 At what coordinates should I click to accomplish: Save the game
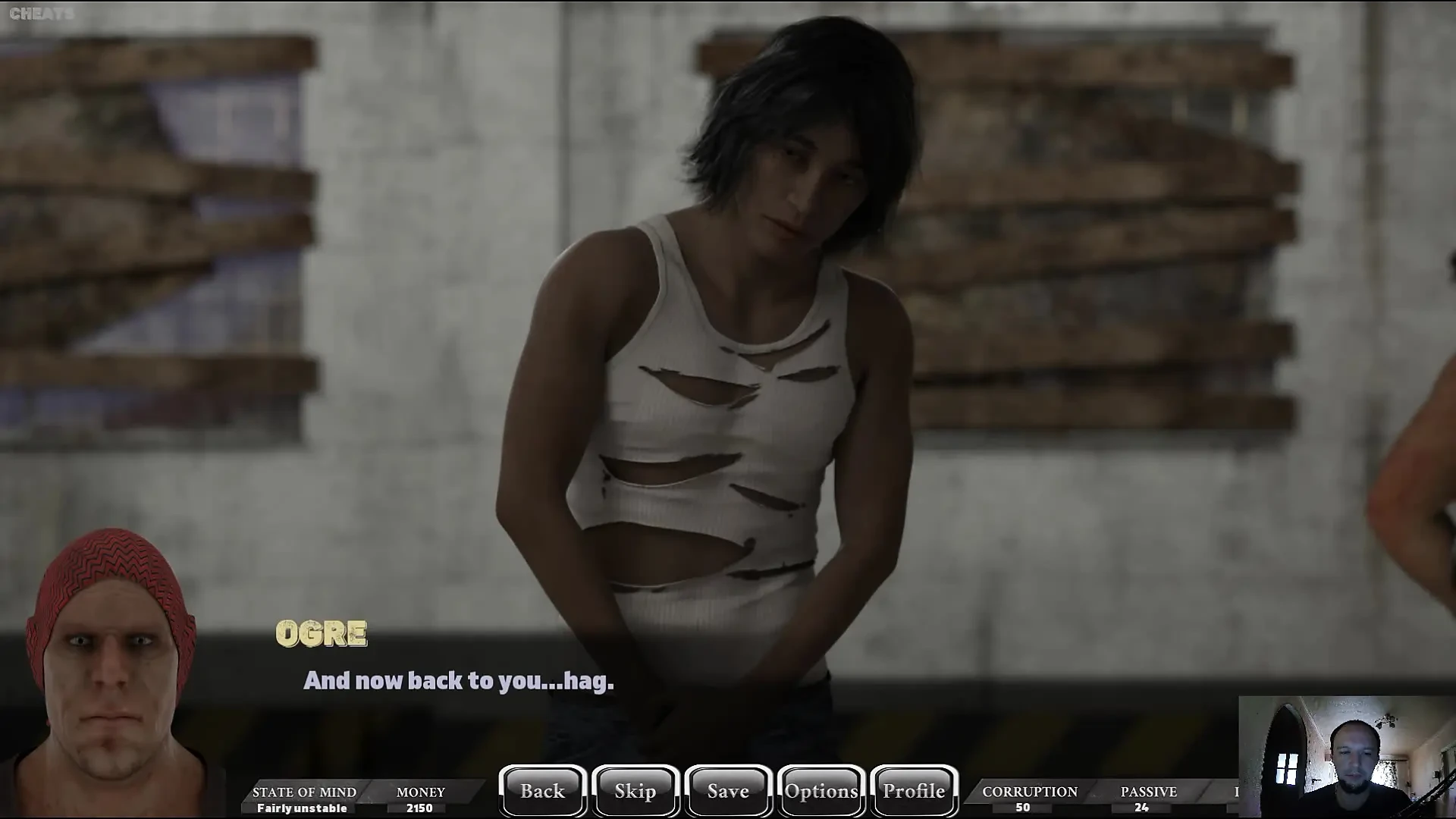728,791
